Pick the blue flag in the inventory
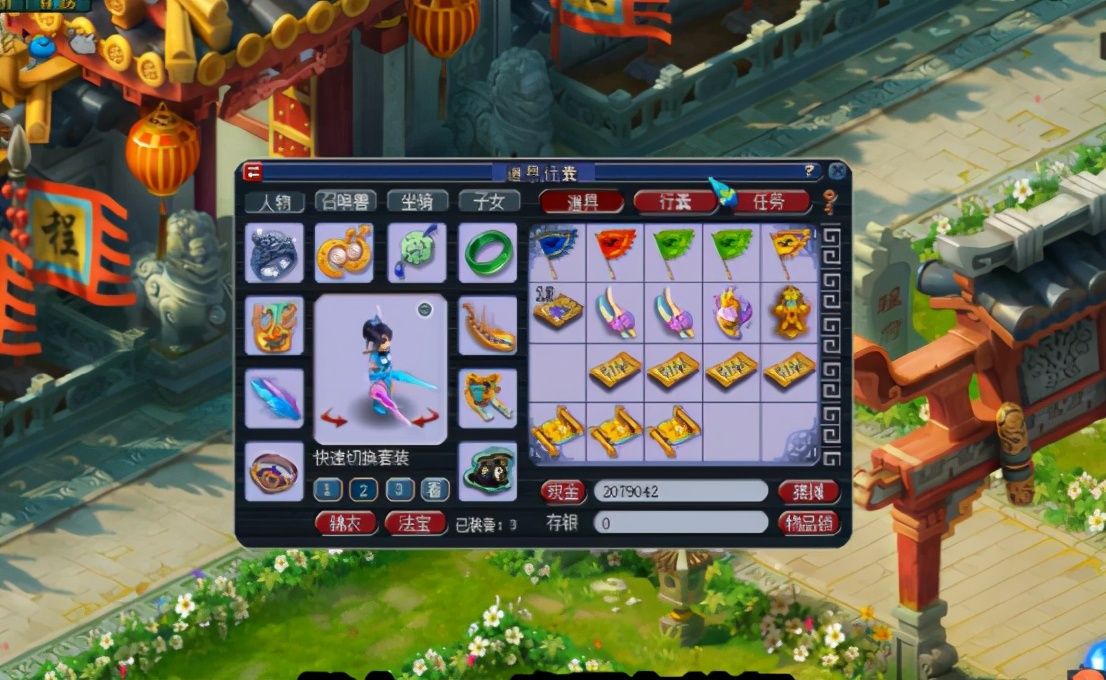This screenshot has height=680, width=1106. (x=557, y=250)
